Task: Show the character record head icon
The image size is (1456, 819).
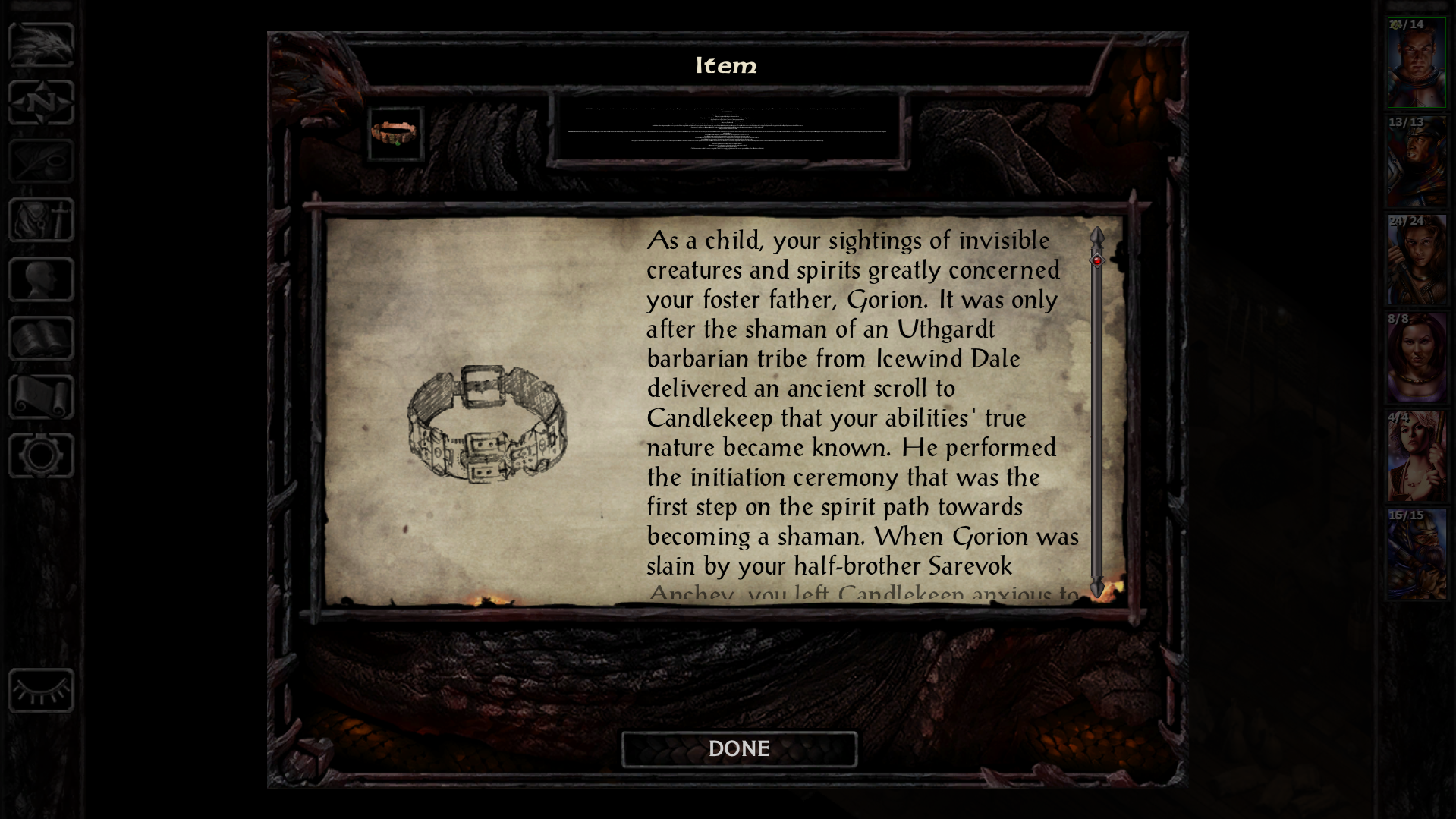Action: click(41, 279)
